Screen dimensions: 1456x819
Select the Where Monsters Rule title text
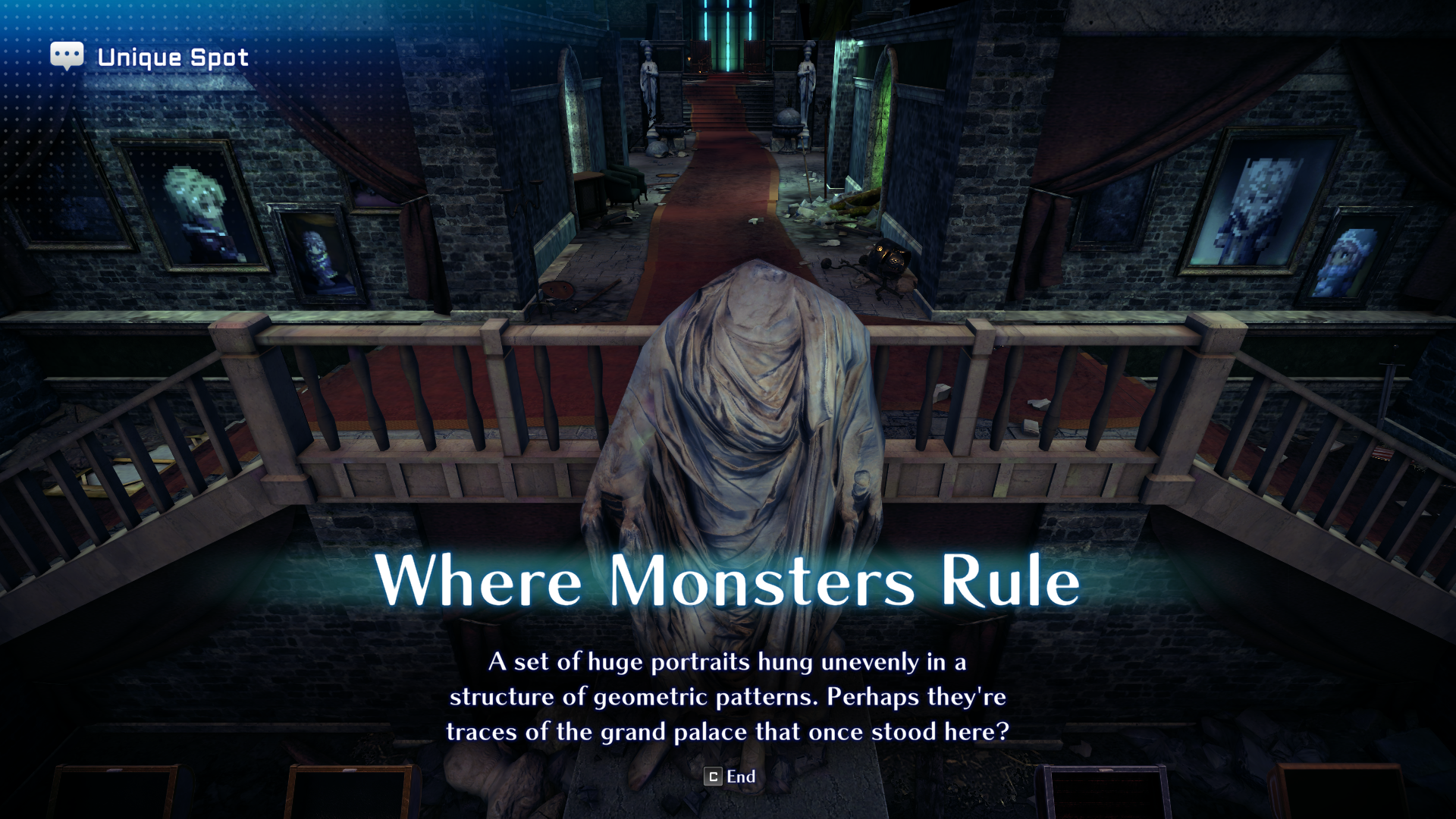(x=728, y=584)
